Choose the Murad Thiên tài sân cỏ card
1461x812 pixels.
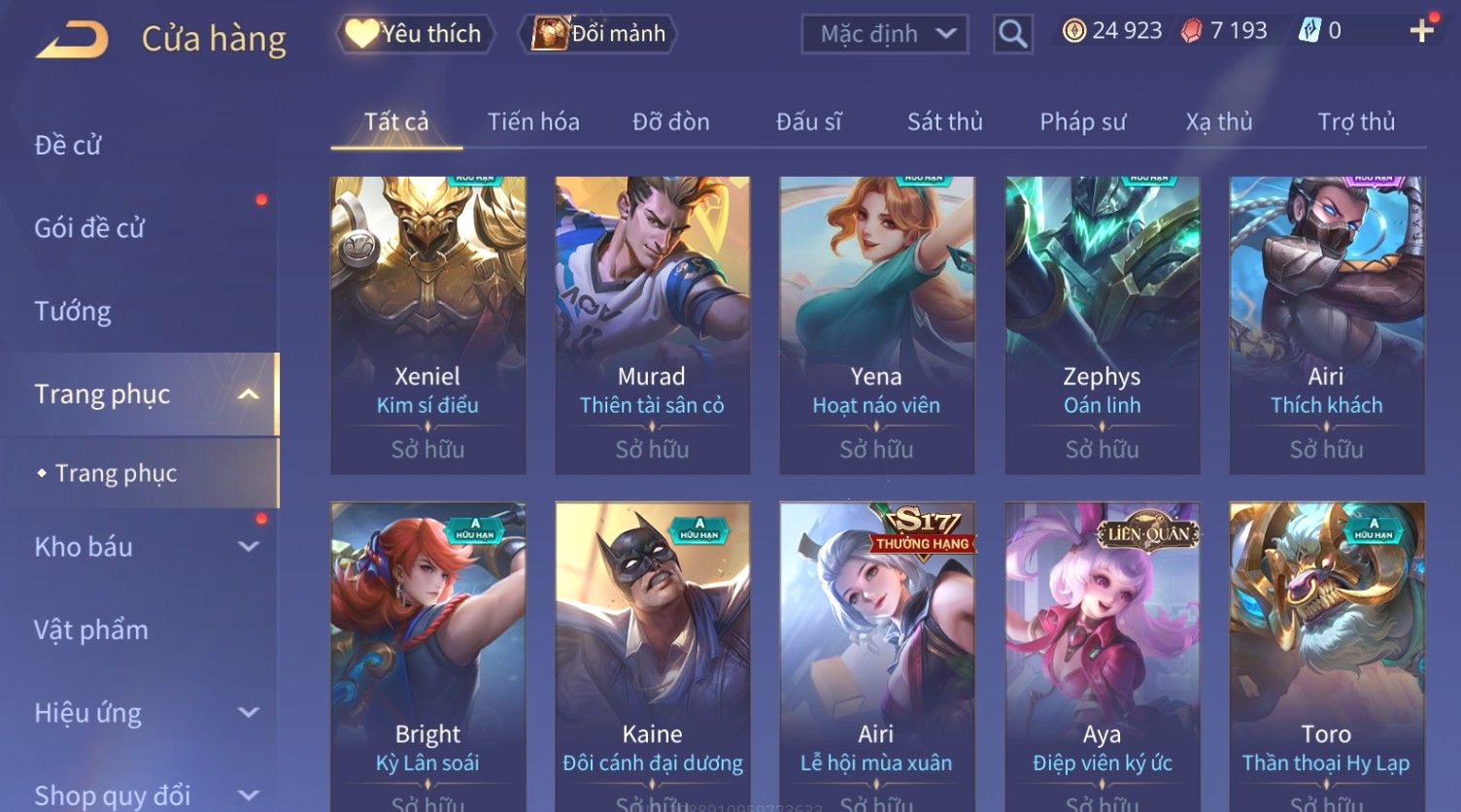pyautogui.click(x=652, y=324)
